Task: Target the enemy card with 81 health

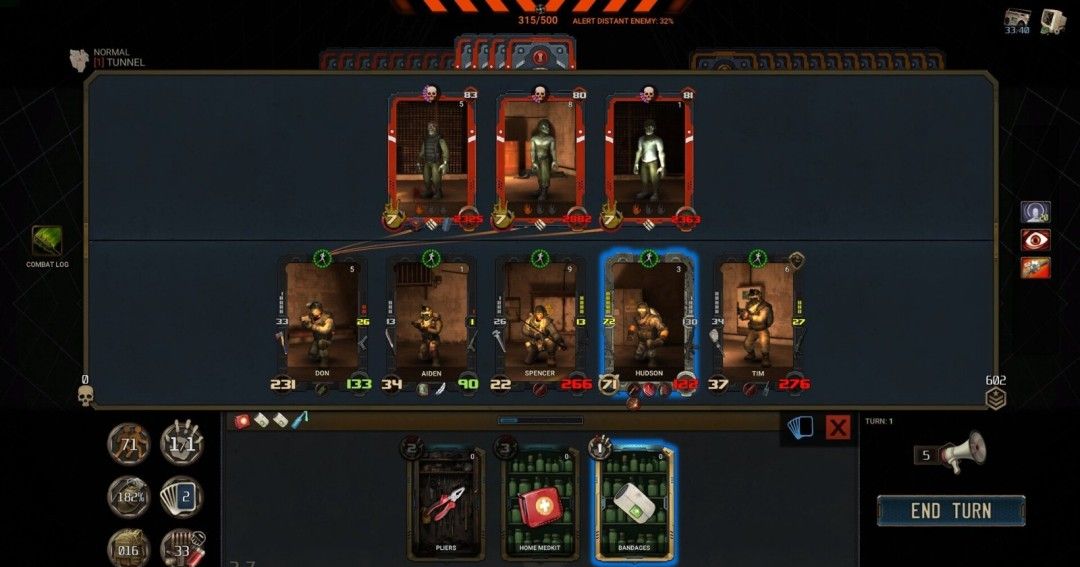Action: click(x=648, y=160)
